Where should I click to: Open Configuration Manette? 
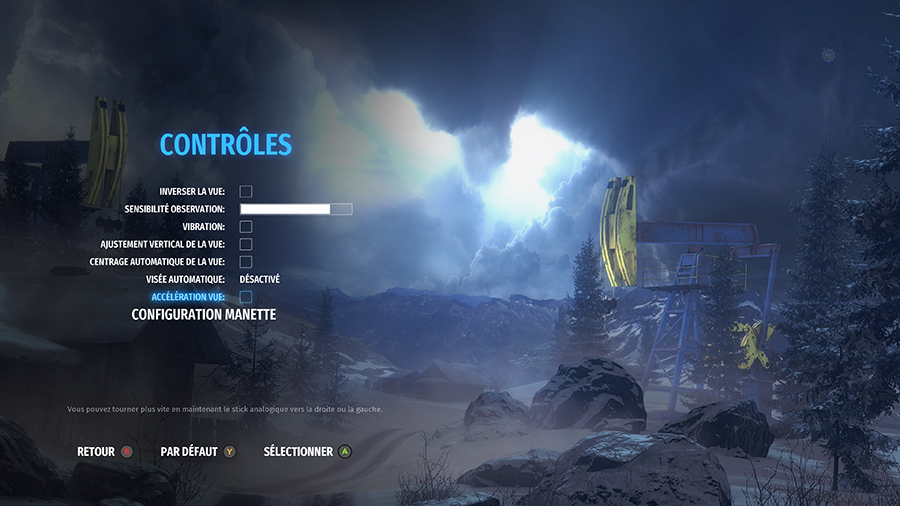(204, 314)
